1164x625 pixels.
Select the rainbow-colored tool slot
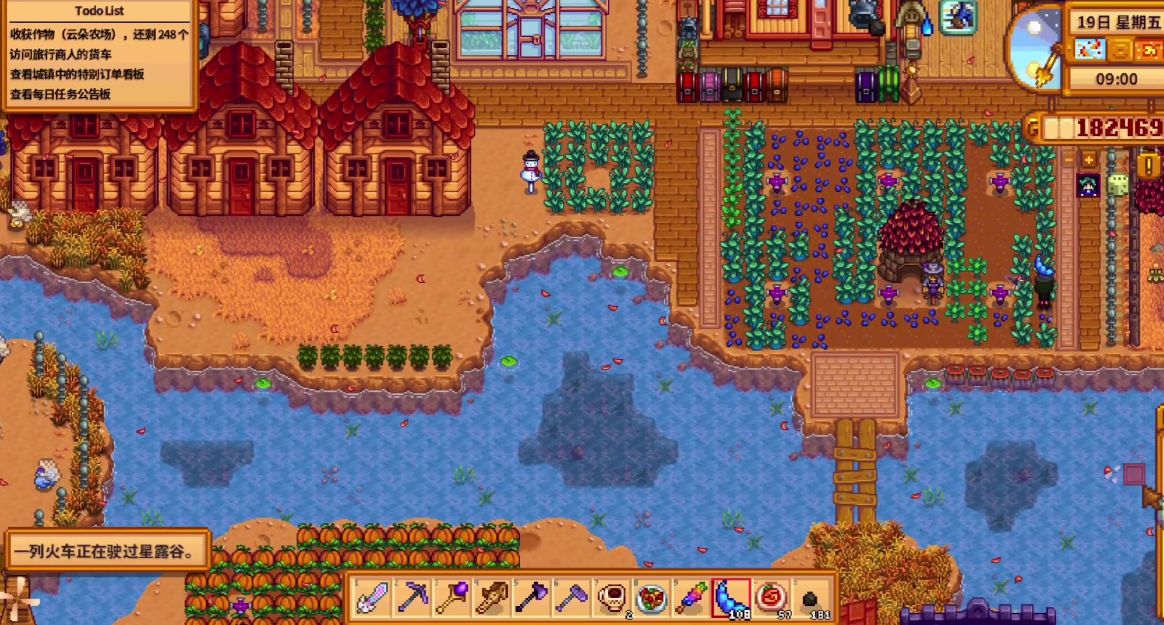(x=691, y=598)
